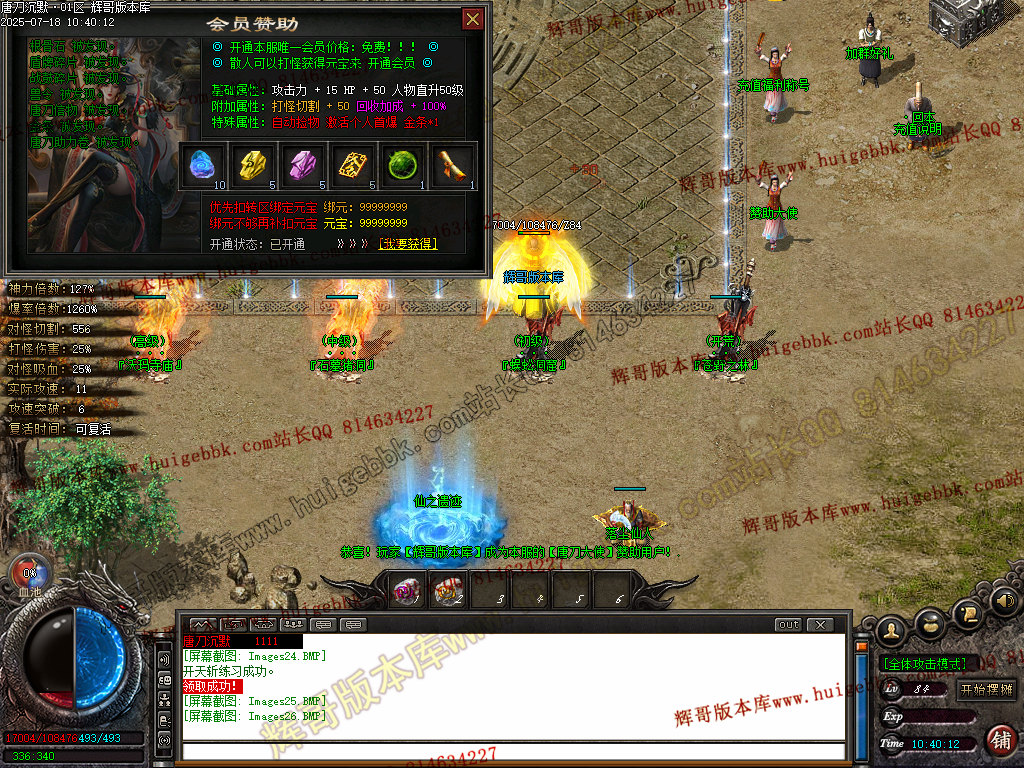Close the chat window with X
1024x768 pixels.
[820, 625]
